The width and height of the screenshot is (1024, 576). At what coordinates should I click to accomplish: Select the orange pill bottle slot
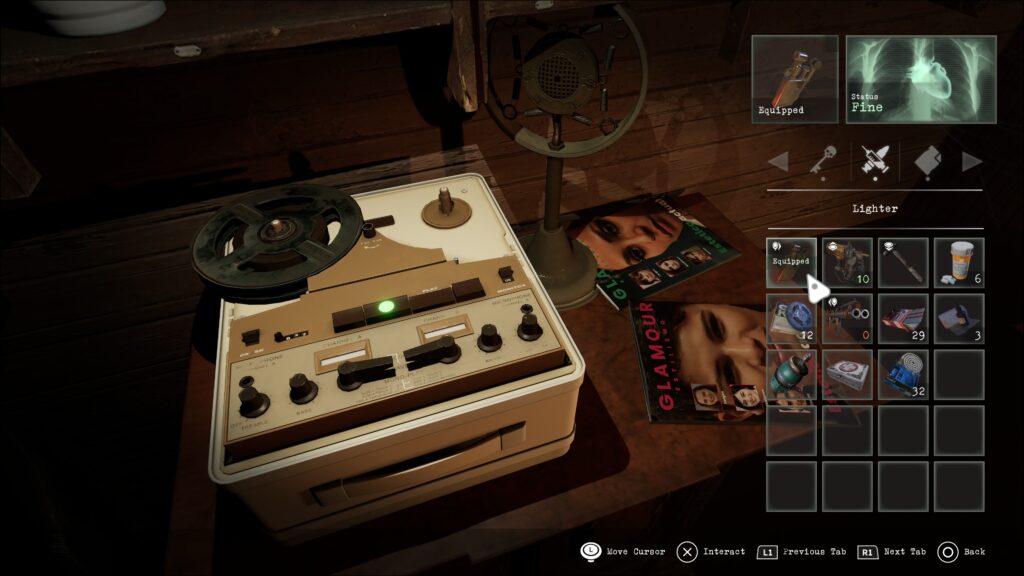point(959,263)
